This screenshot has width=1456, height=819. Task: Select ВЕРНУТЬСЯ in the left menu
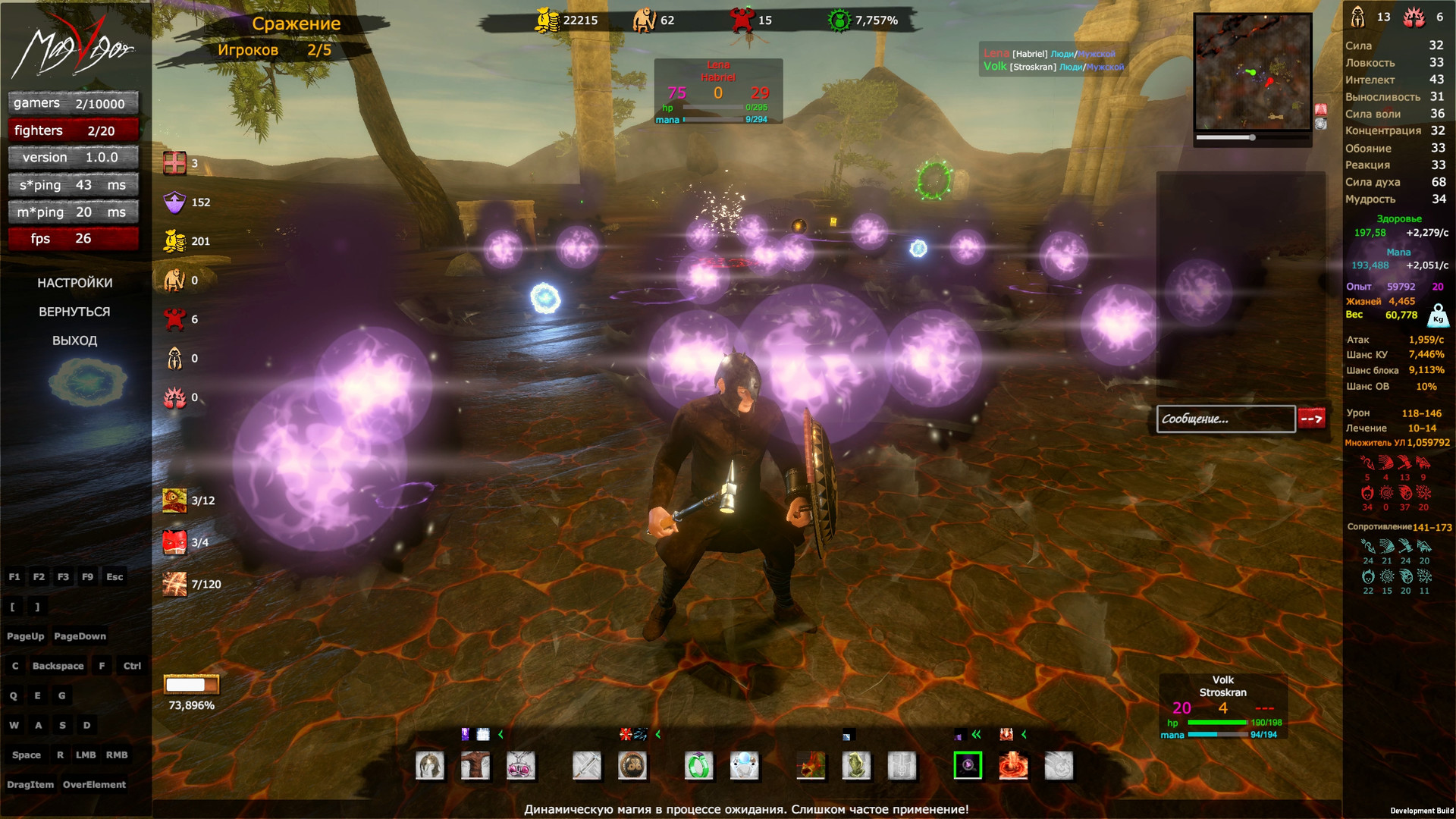tap(75, 311)
